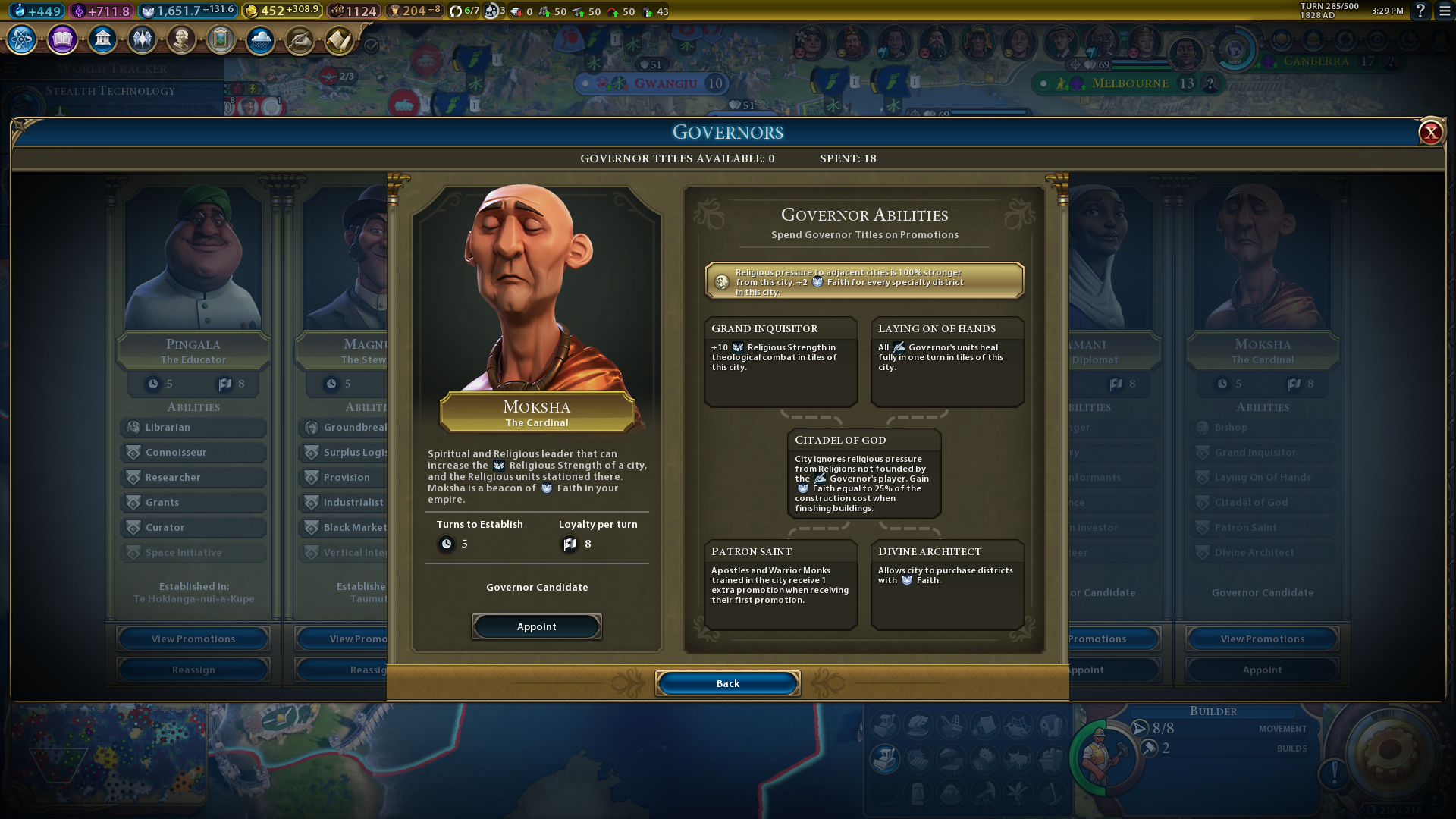Open the civics tree book icon

62,39
